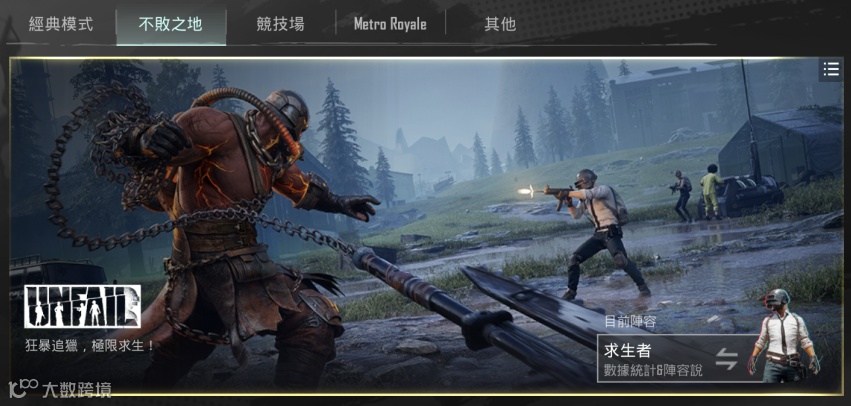This screenshot has height=406, width=851.
Task: Open the 其他 tab
Action: click(x=500, y=24)
